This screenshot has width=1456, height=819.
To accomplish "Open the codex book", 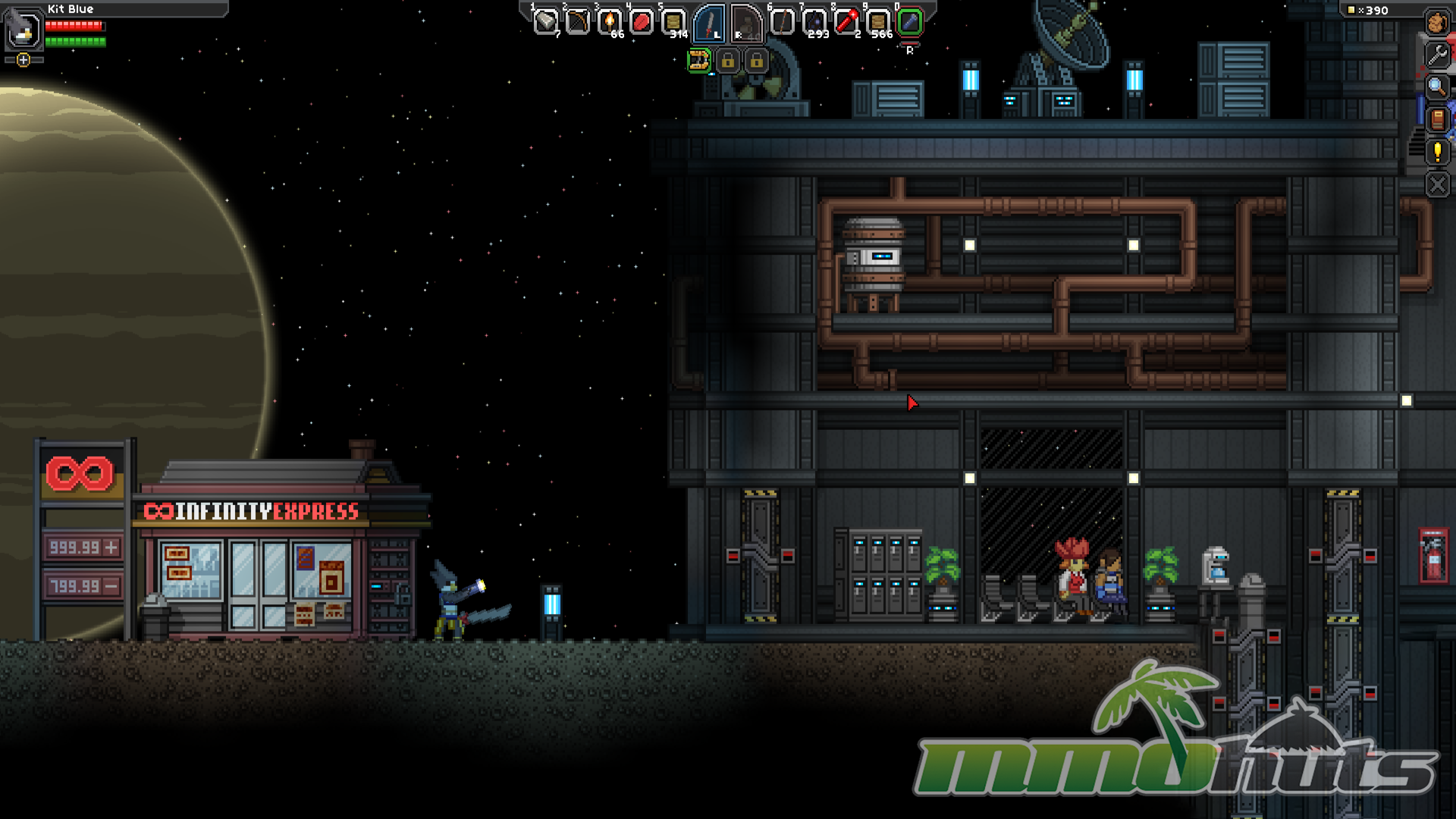I will (1437, 119).
